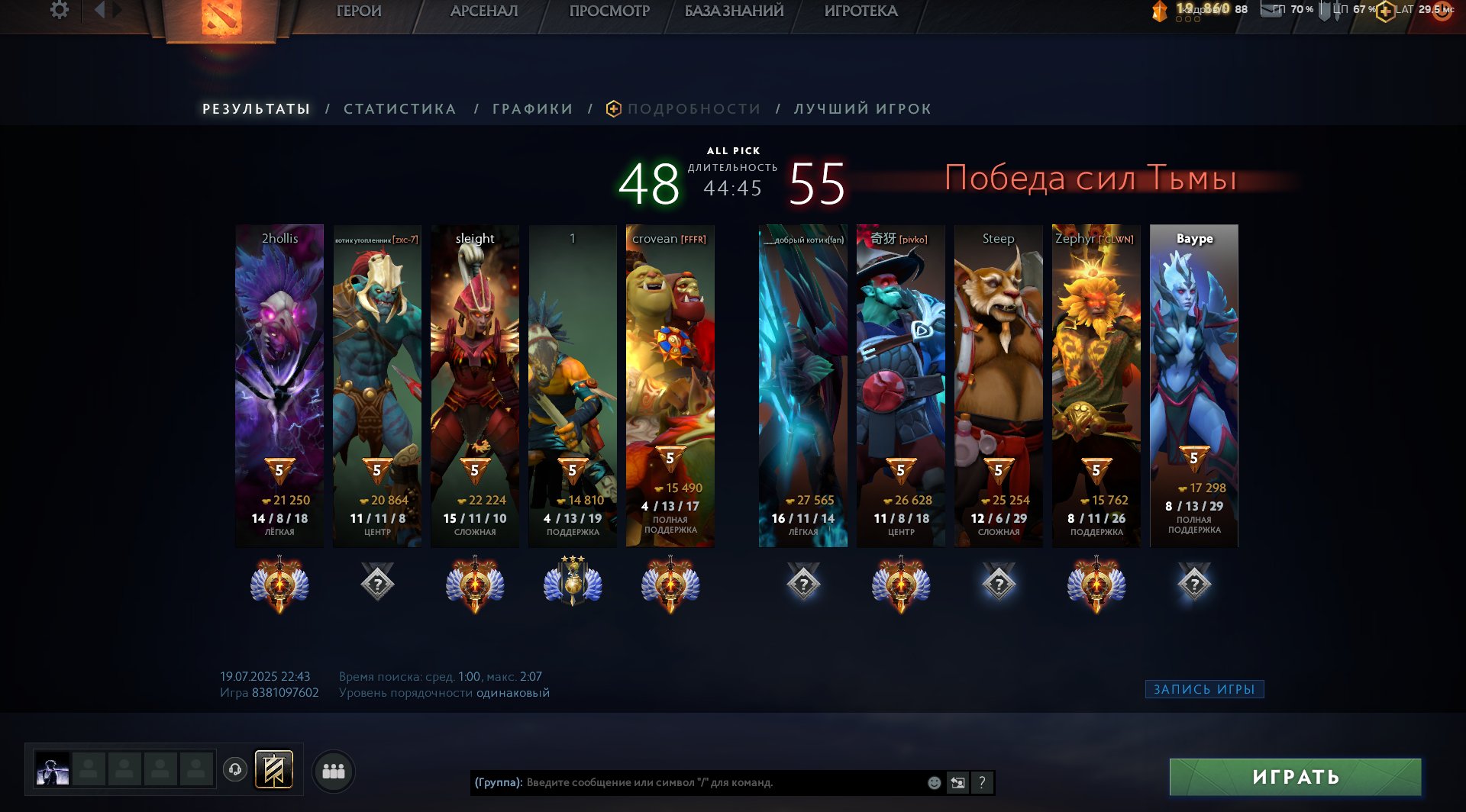
Task: Open the ПОДРОБНОСТИ section
Action: pos(692,108)
